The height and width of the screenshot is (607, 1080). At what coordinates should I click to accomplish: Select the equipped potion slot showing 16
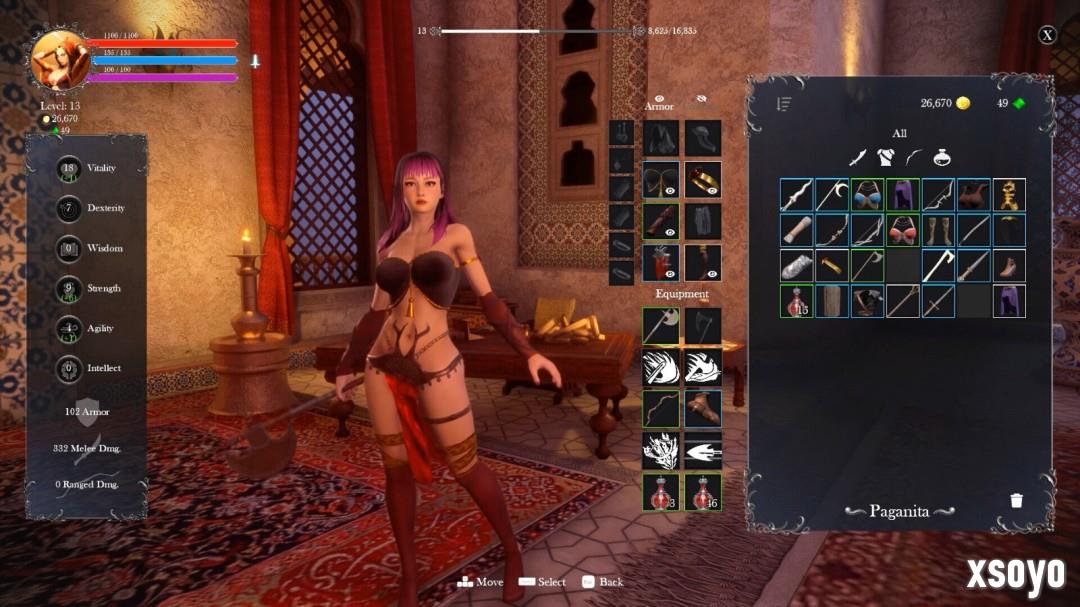pos(703,492)
